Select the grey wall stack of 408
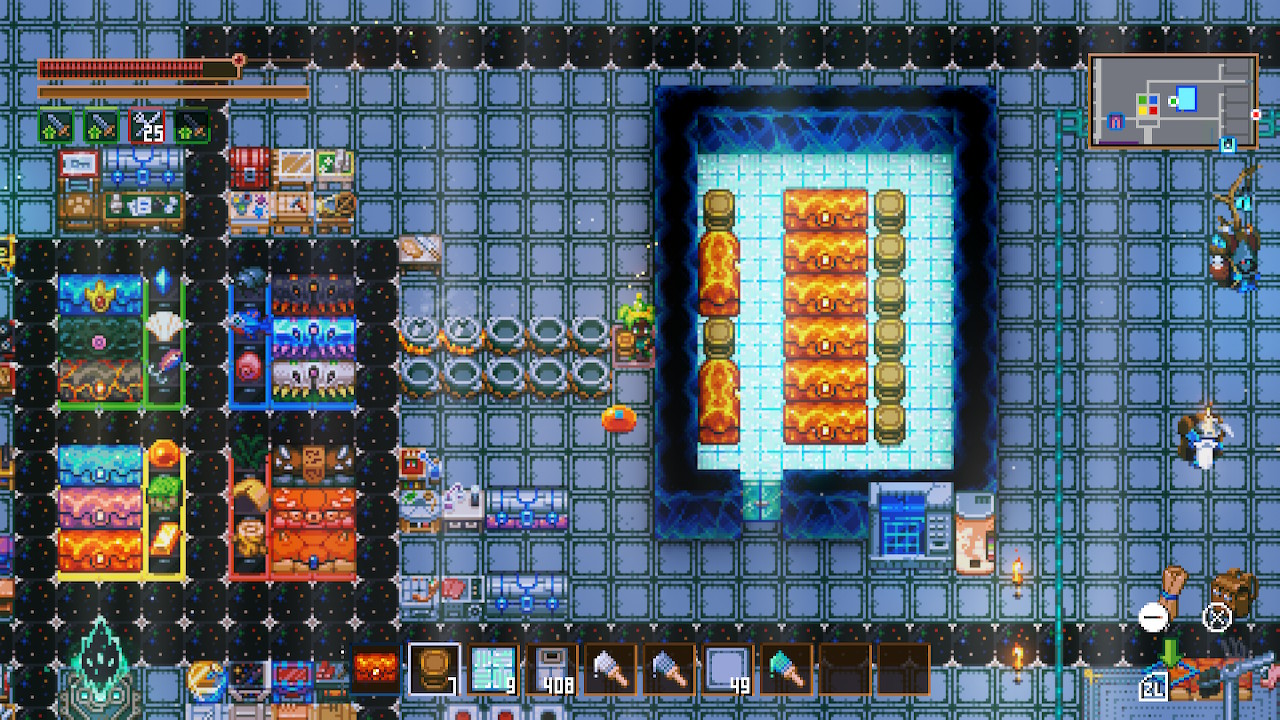The image size is (1280, 720). click(551, 669)
